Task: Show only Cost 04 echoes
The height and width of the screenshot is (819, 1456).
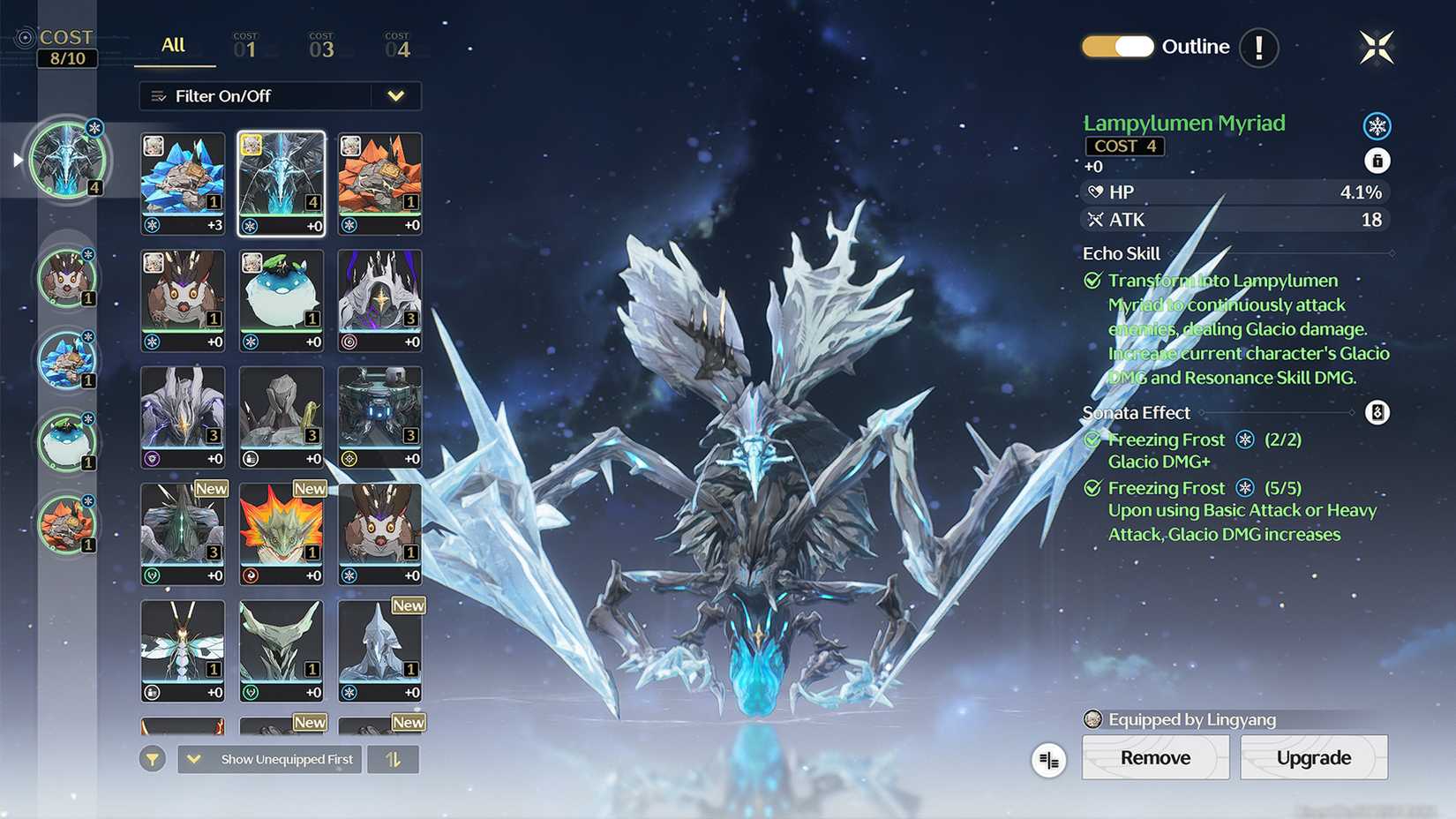Action: pos(397,46)
